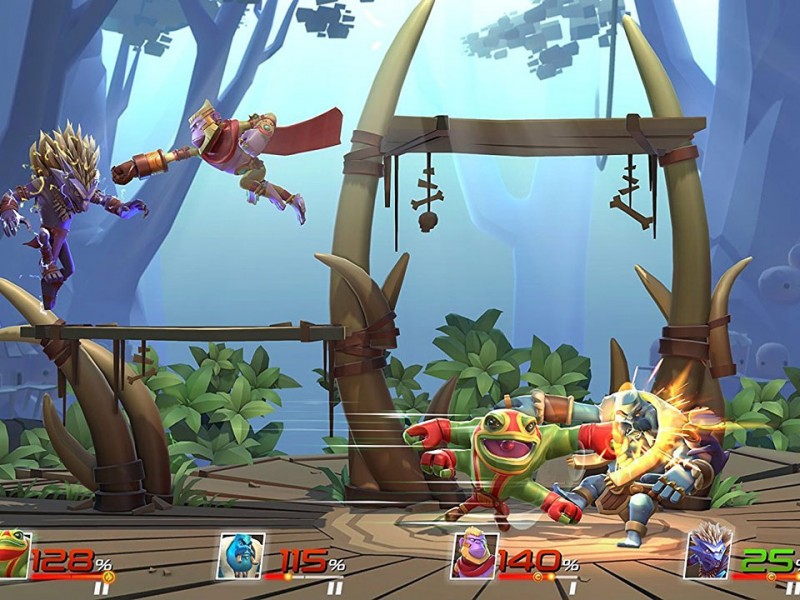Select the spiky purple wolf portrait

pyautogui.click(x=706, y=553)
